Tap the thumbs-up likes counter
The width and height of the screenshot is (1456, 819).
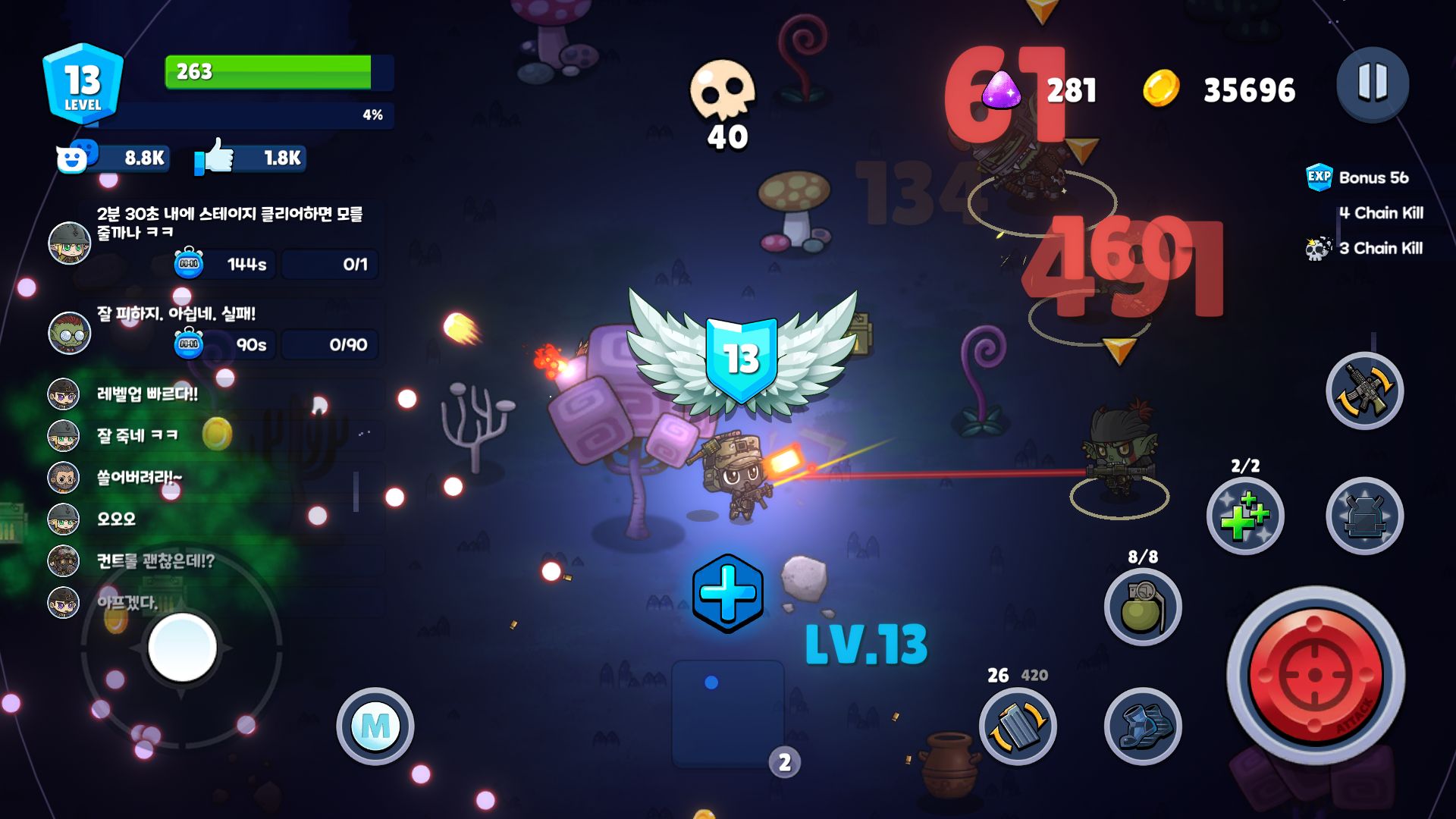pyautogui.click(x=250, y=158)
